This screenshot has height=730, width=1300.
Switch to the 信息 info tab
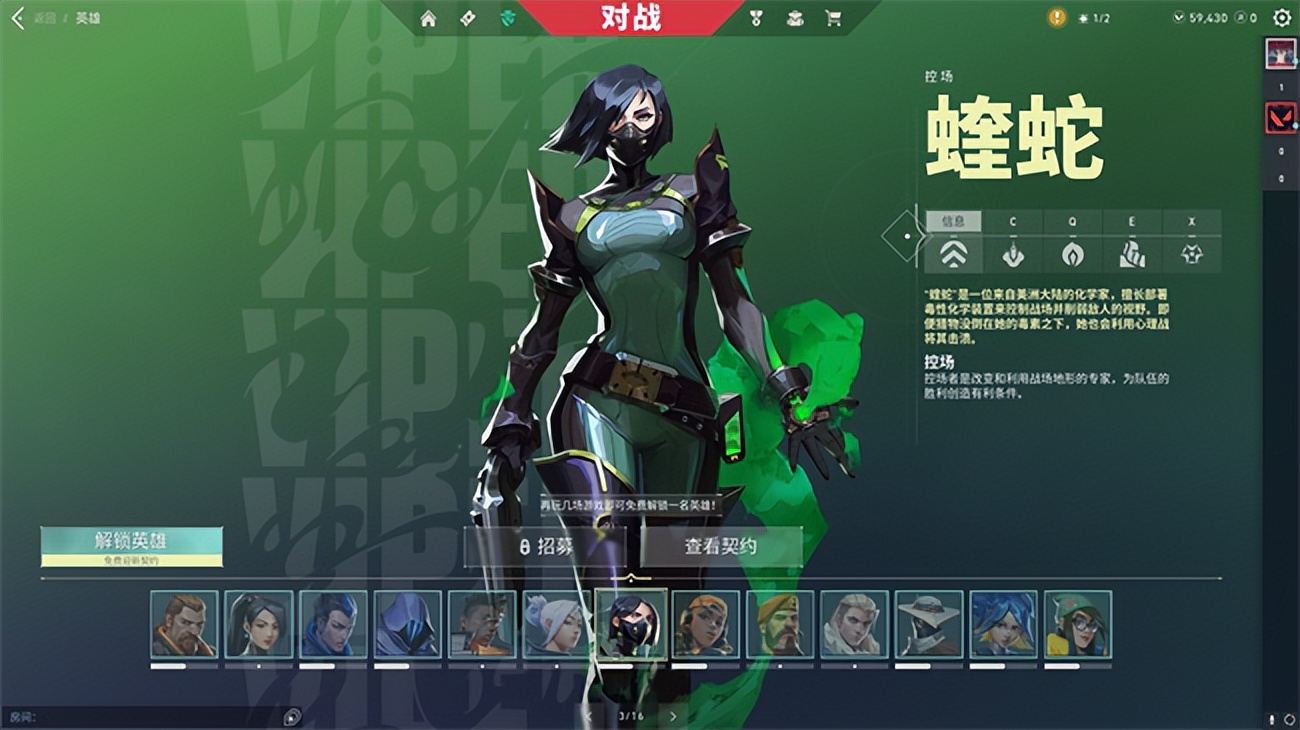point(955,221)
